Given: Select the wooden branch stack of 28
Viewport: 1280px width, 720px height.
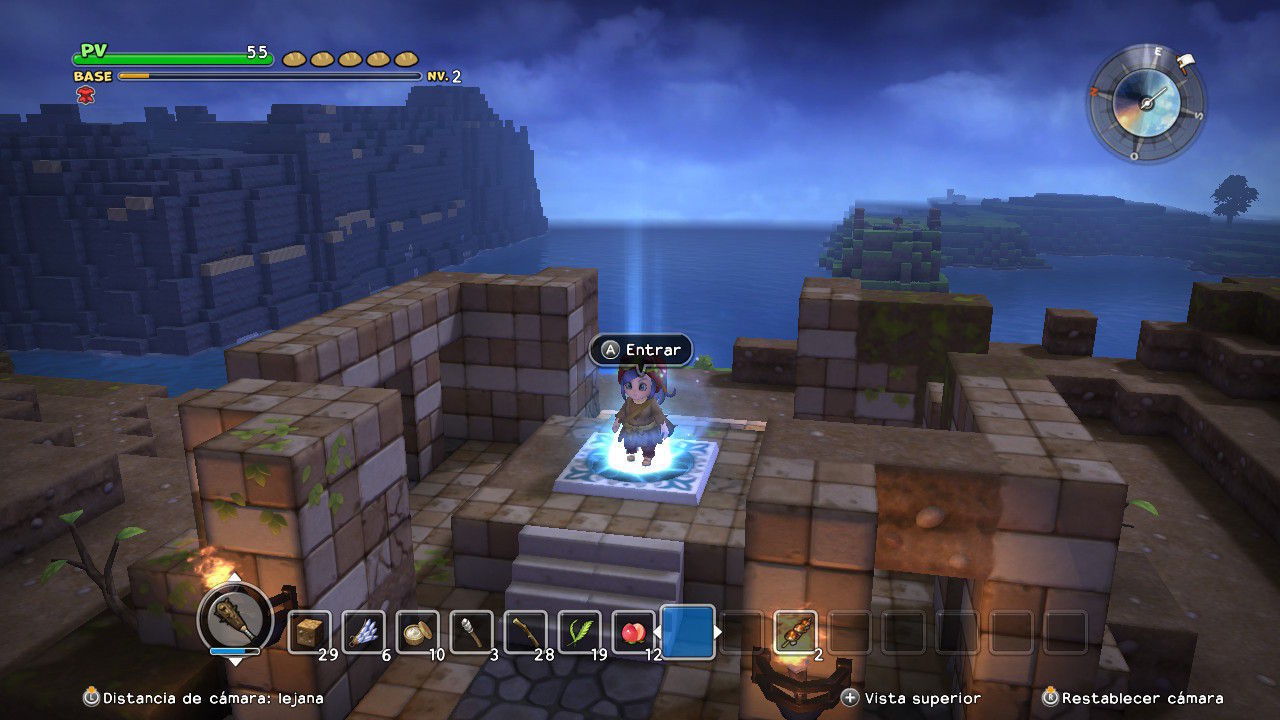Looking at the screenshot, I should coord(525,632).
